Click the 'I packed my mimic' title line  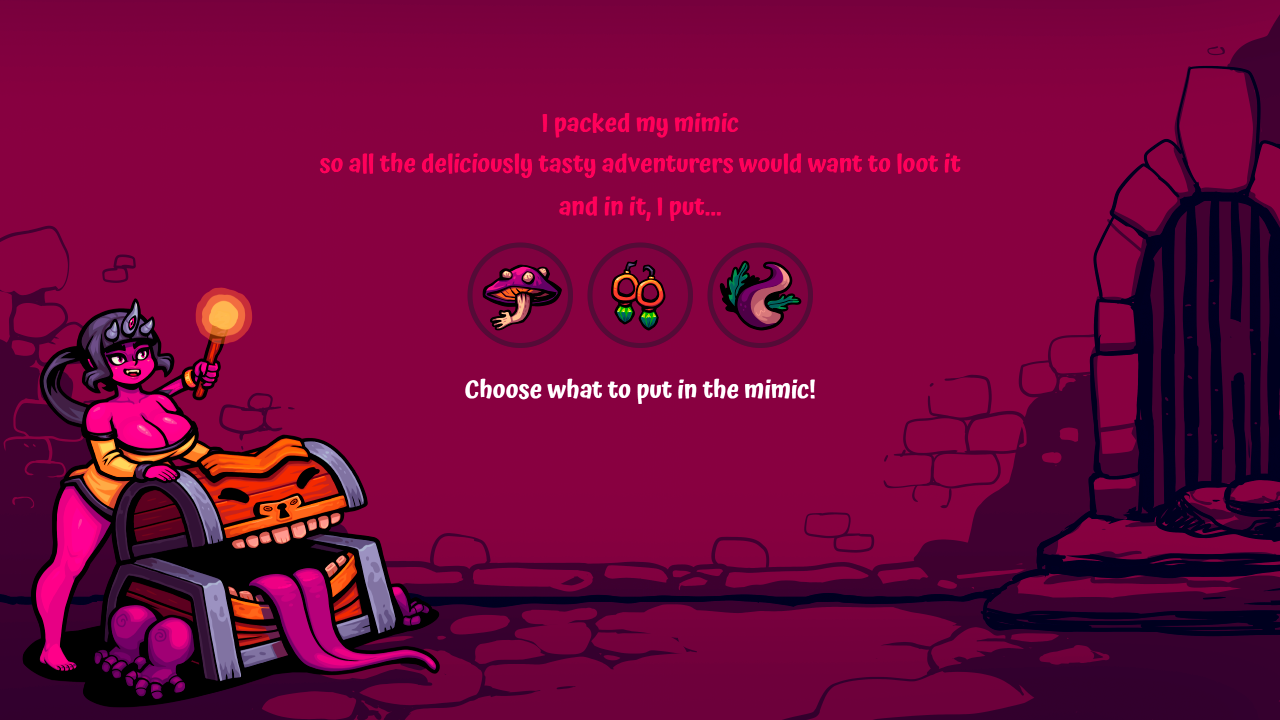(639, 123)
